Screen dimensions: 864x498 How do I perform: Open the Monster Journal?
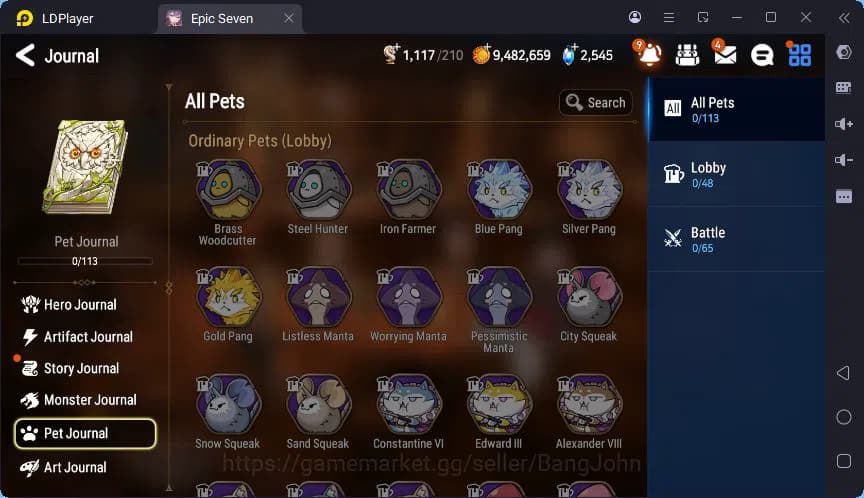(90, 400)
